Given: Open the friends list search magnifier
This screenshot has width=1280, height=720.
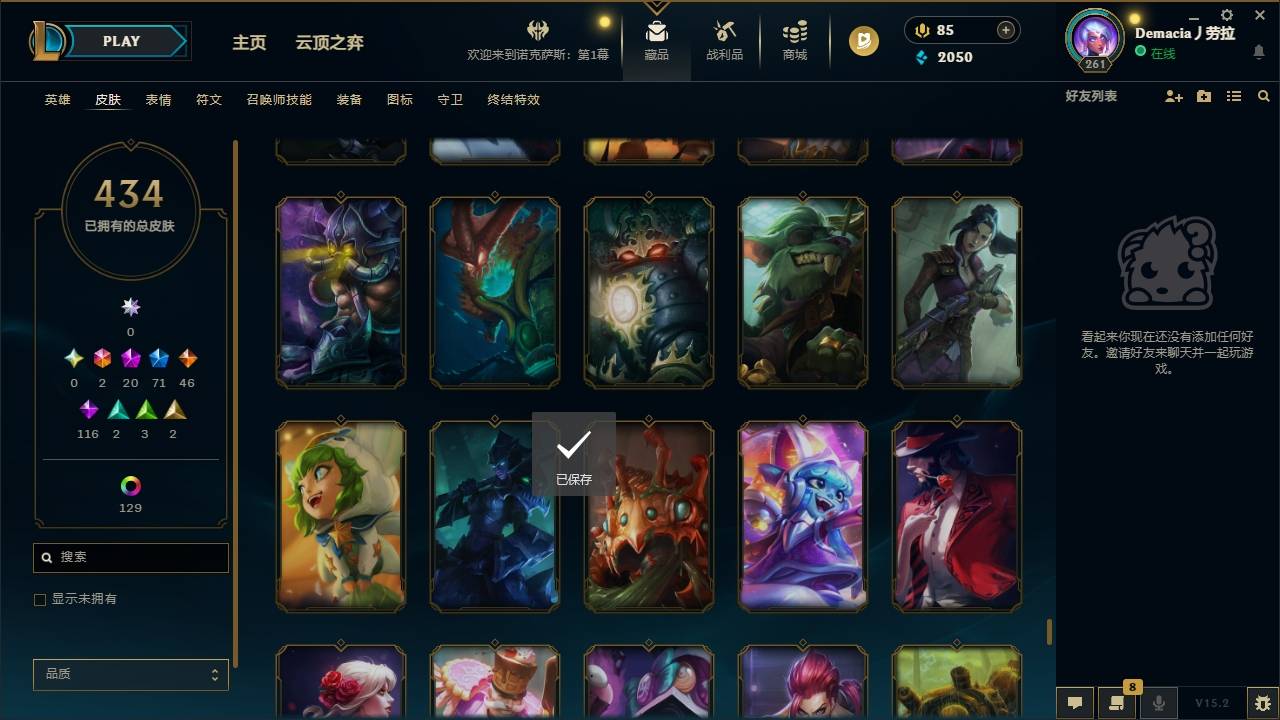Looking at the screenshot, I should [1264, 96].
